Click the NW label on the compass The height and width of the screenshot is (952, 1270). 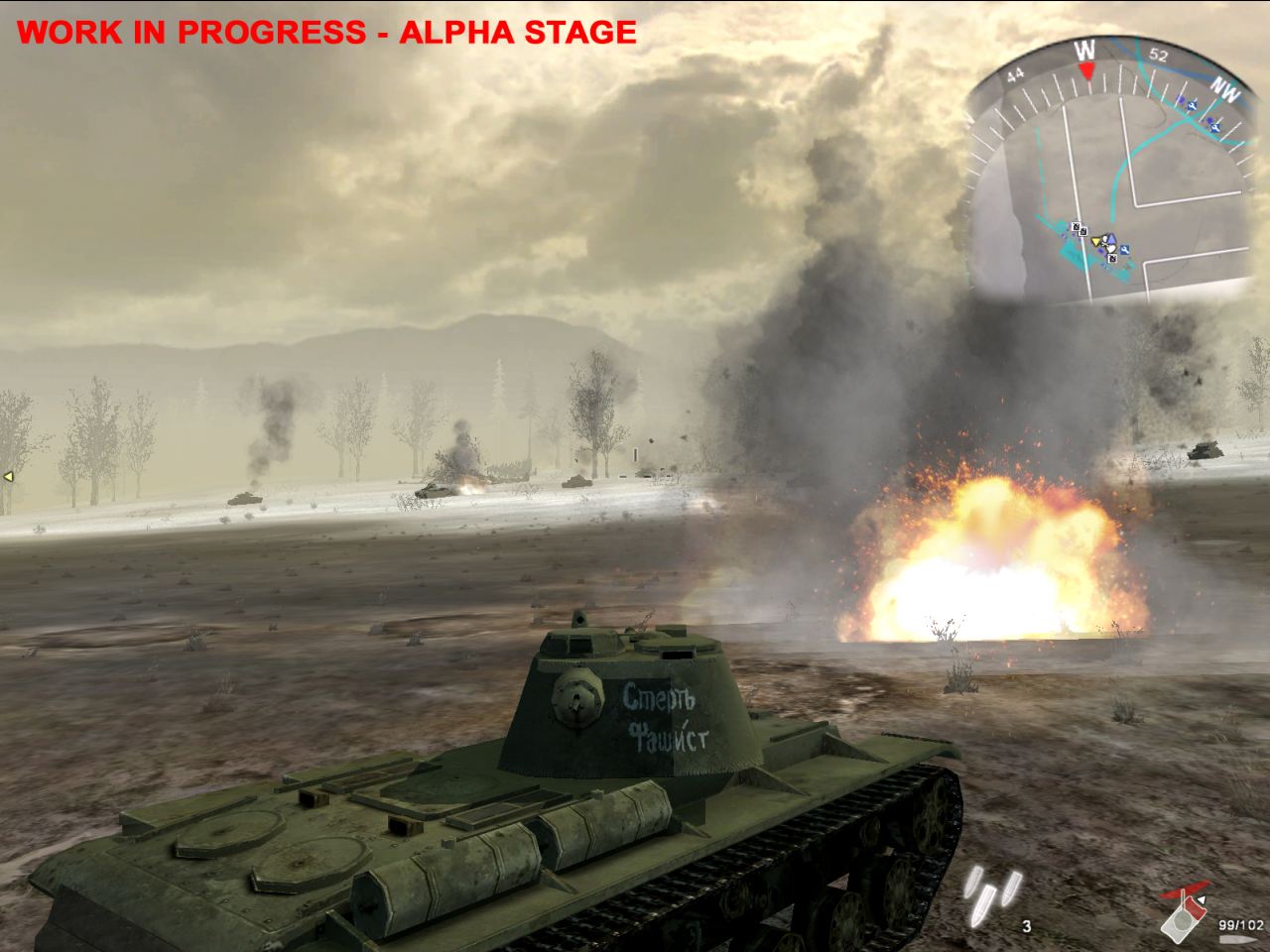point(1224,89)
